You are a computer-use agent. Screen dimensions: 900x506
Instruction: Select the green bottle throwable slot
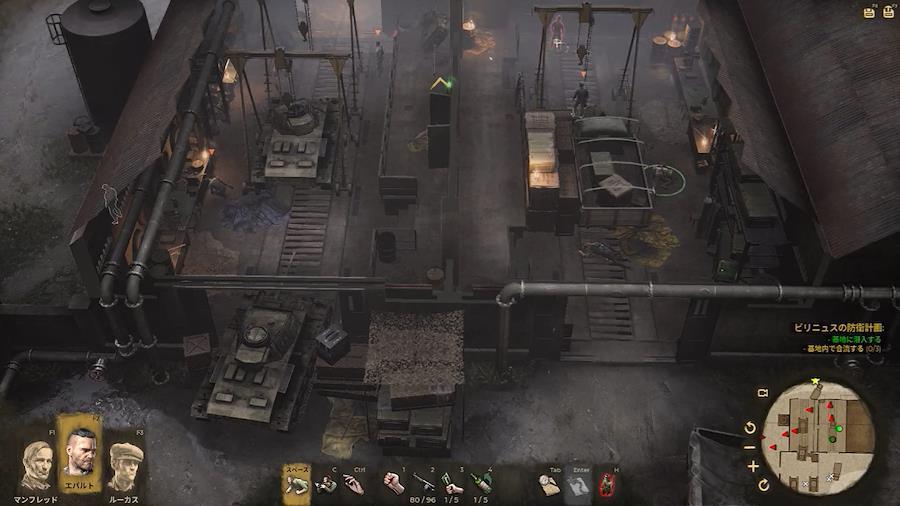(481, 484)
